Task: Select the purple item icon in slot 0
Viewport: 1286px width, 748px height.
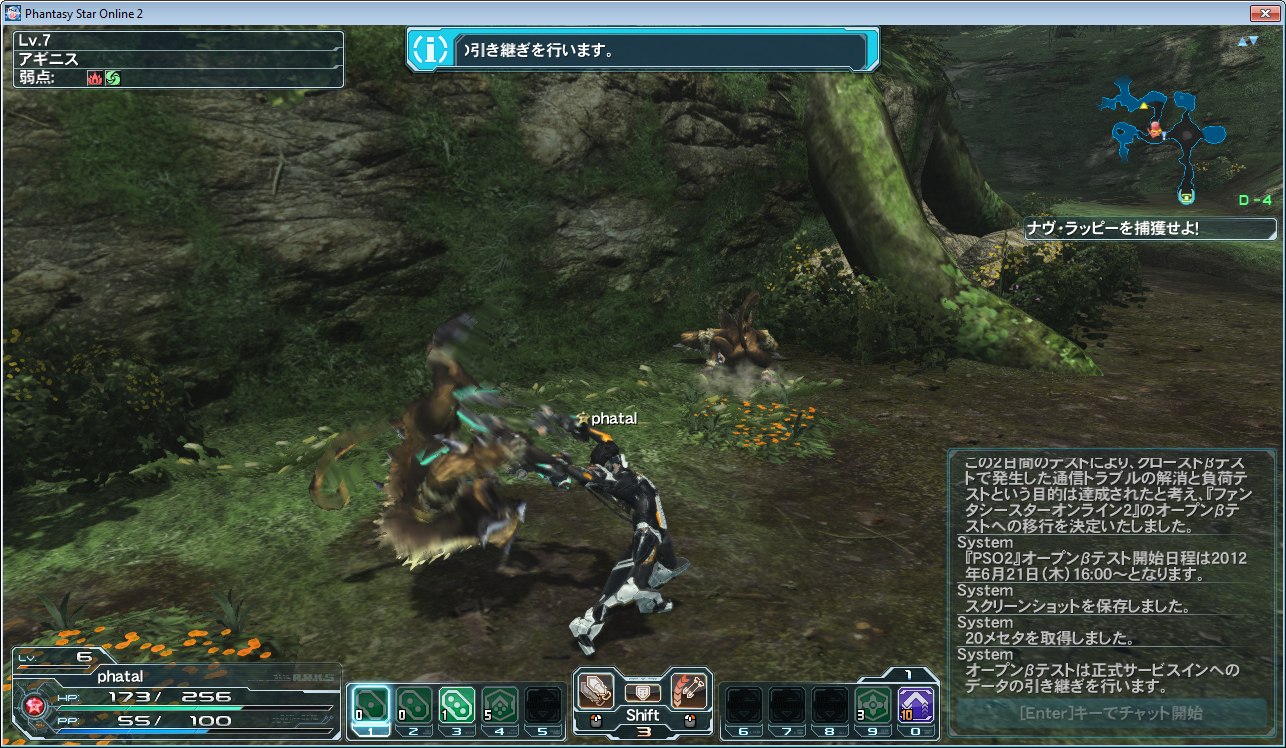Action: point(917,703)
